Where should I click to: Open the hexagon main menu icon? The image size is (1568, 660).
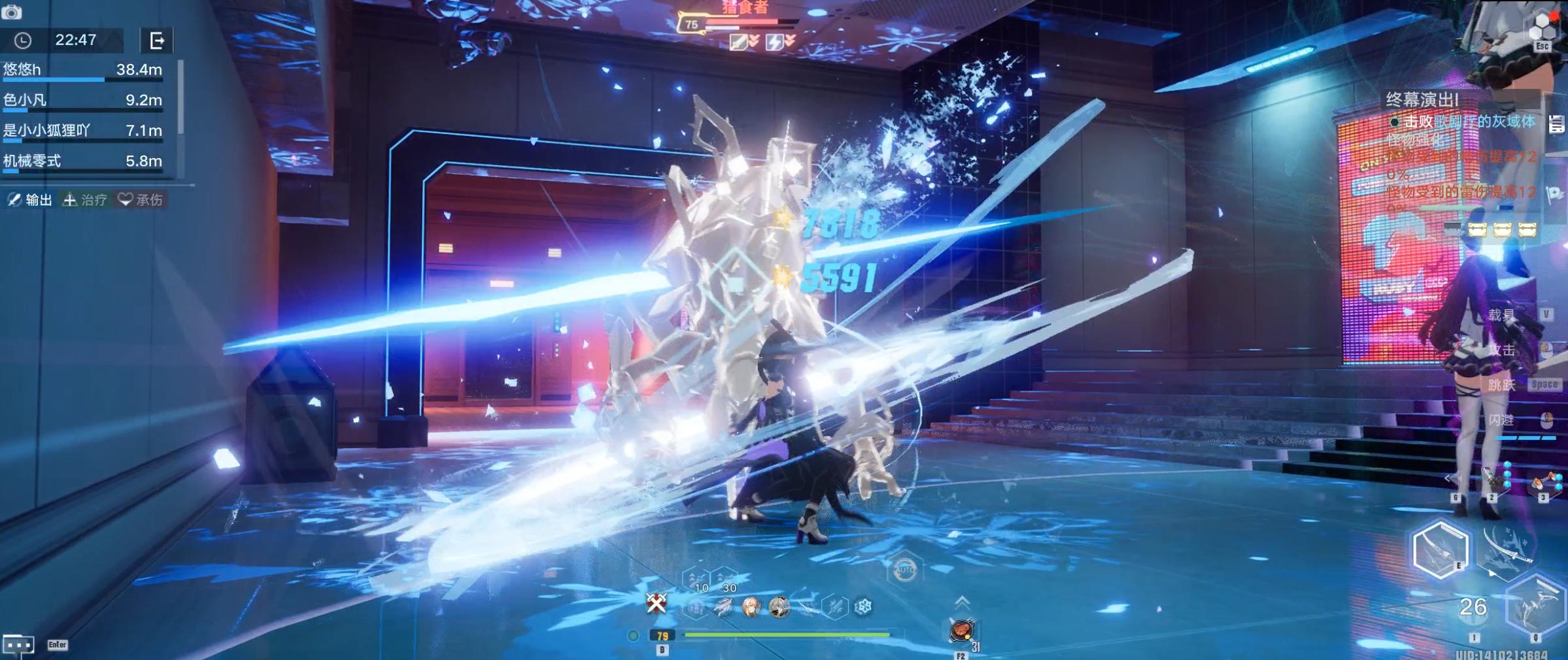(1542, 27)
